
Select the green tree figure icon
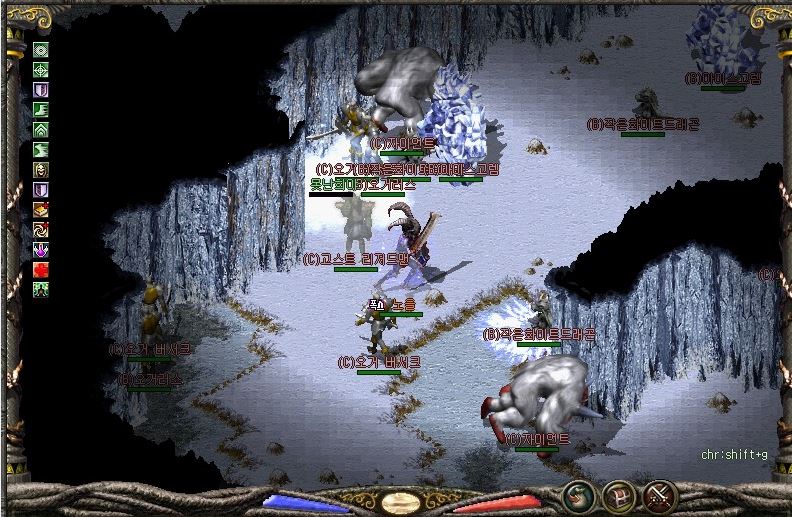[41, 290]
